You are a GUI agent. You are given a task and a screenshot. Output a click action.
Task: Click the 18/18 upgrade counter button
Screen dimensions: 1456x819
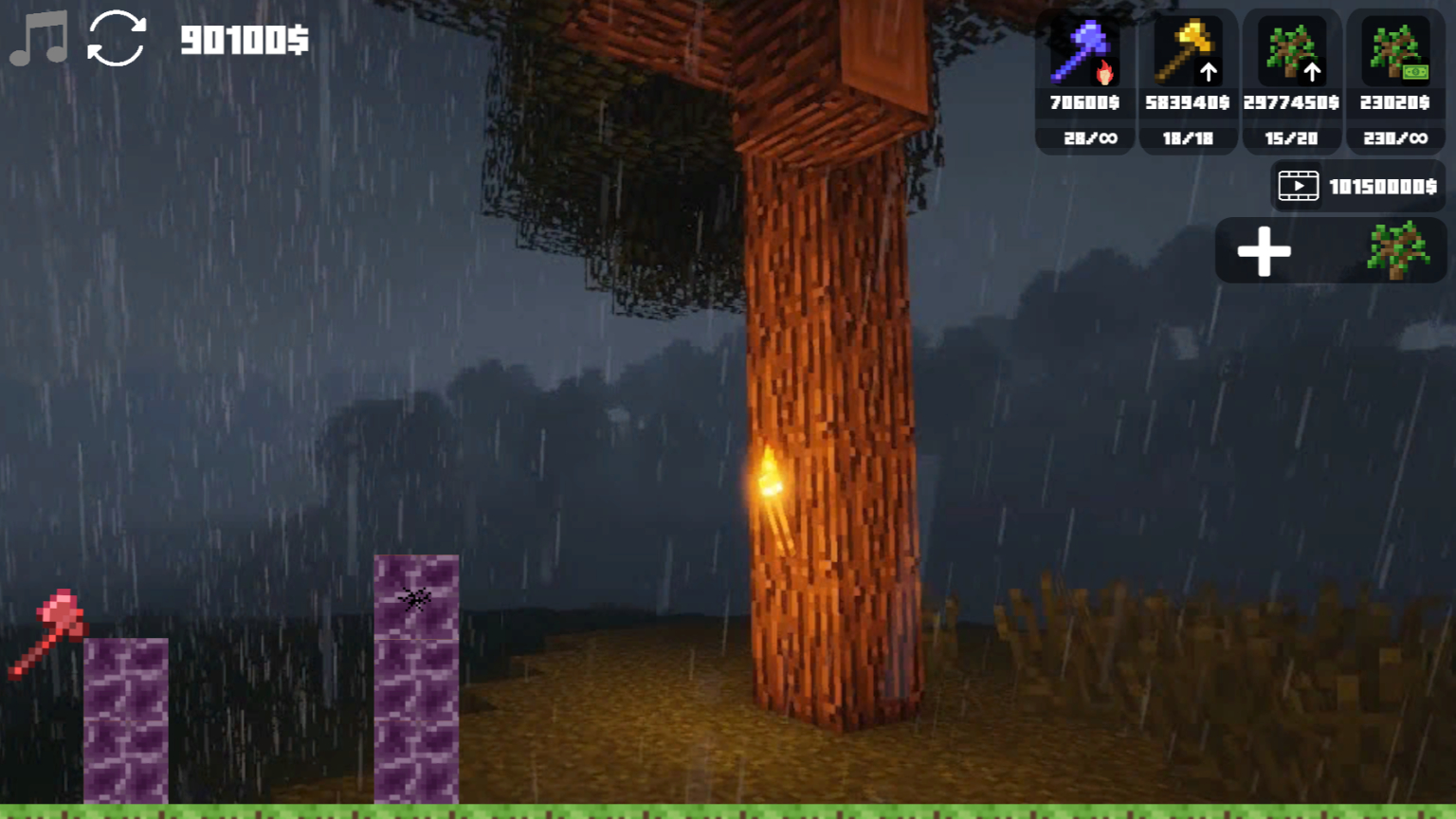[1188, 138]
